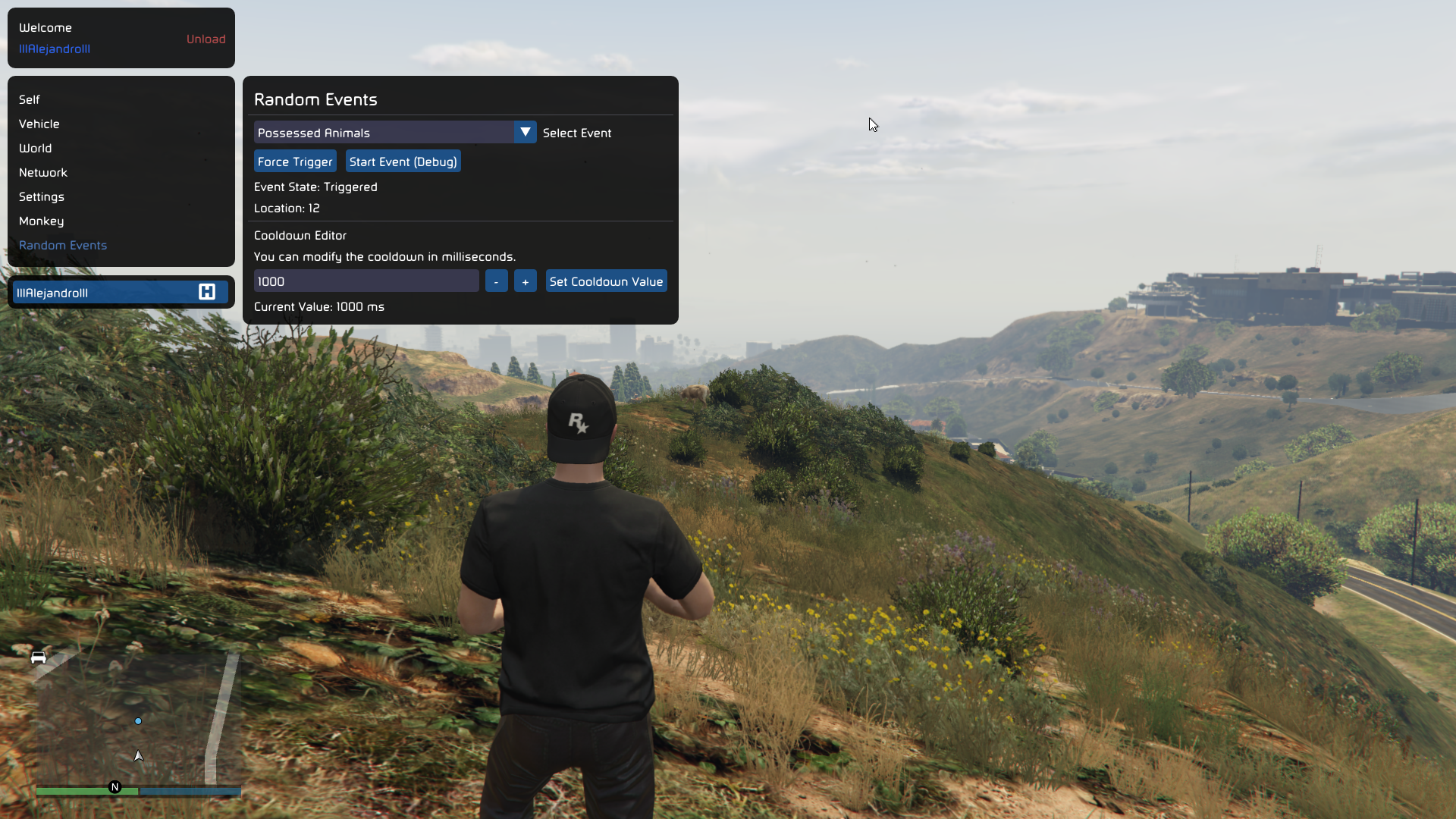Unload the mod menu
Image resolution: width=1456 pixels, height=819 pixels.
click(206, 39)
